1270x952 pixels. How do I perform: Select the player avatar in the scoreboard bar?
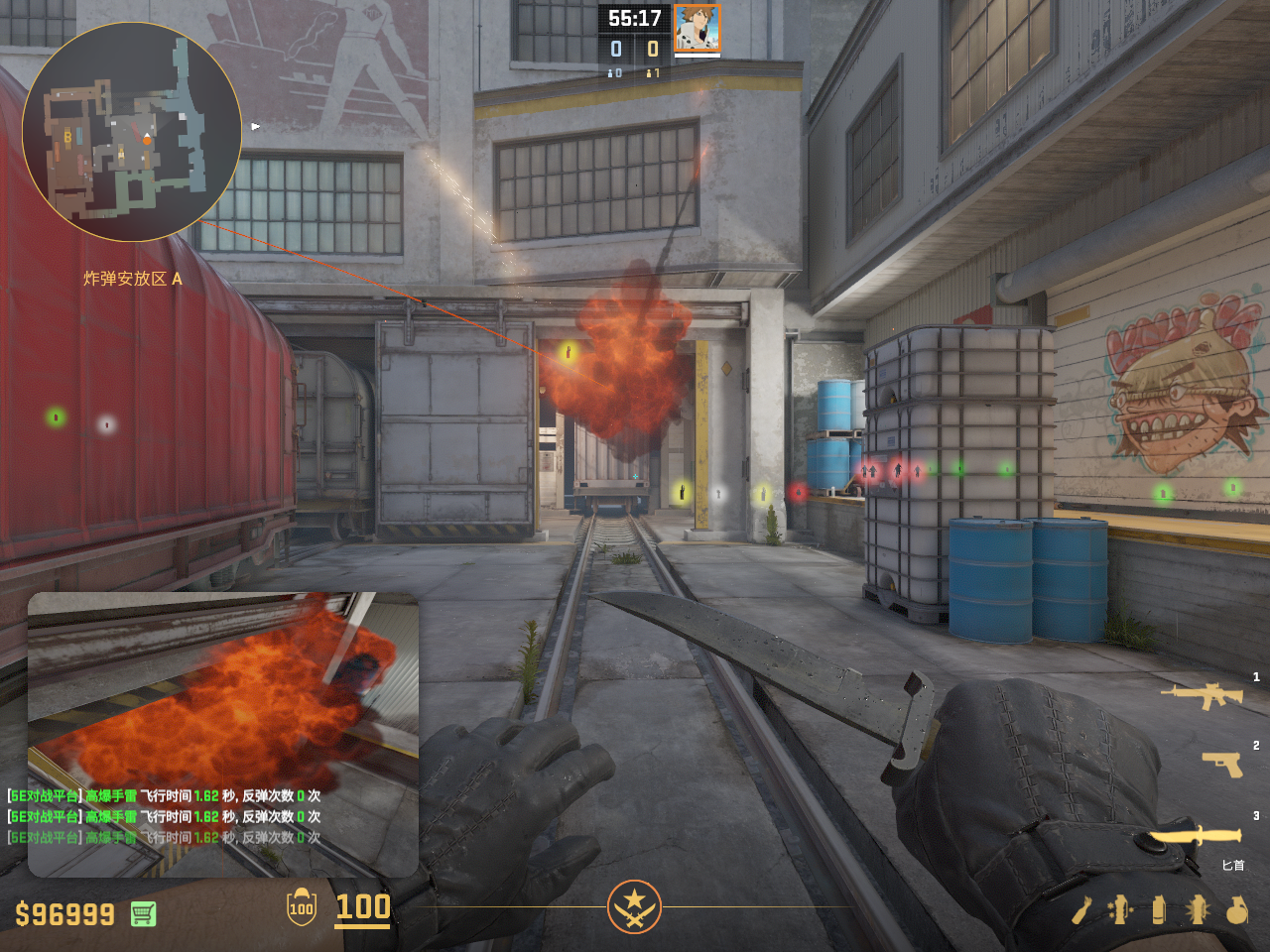(697, 28)
